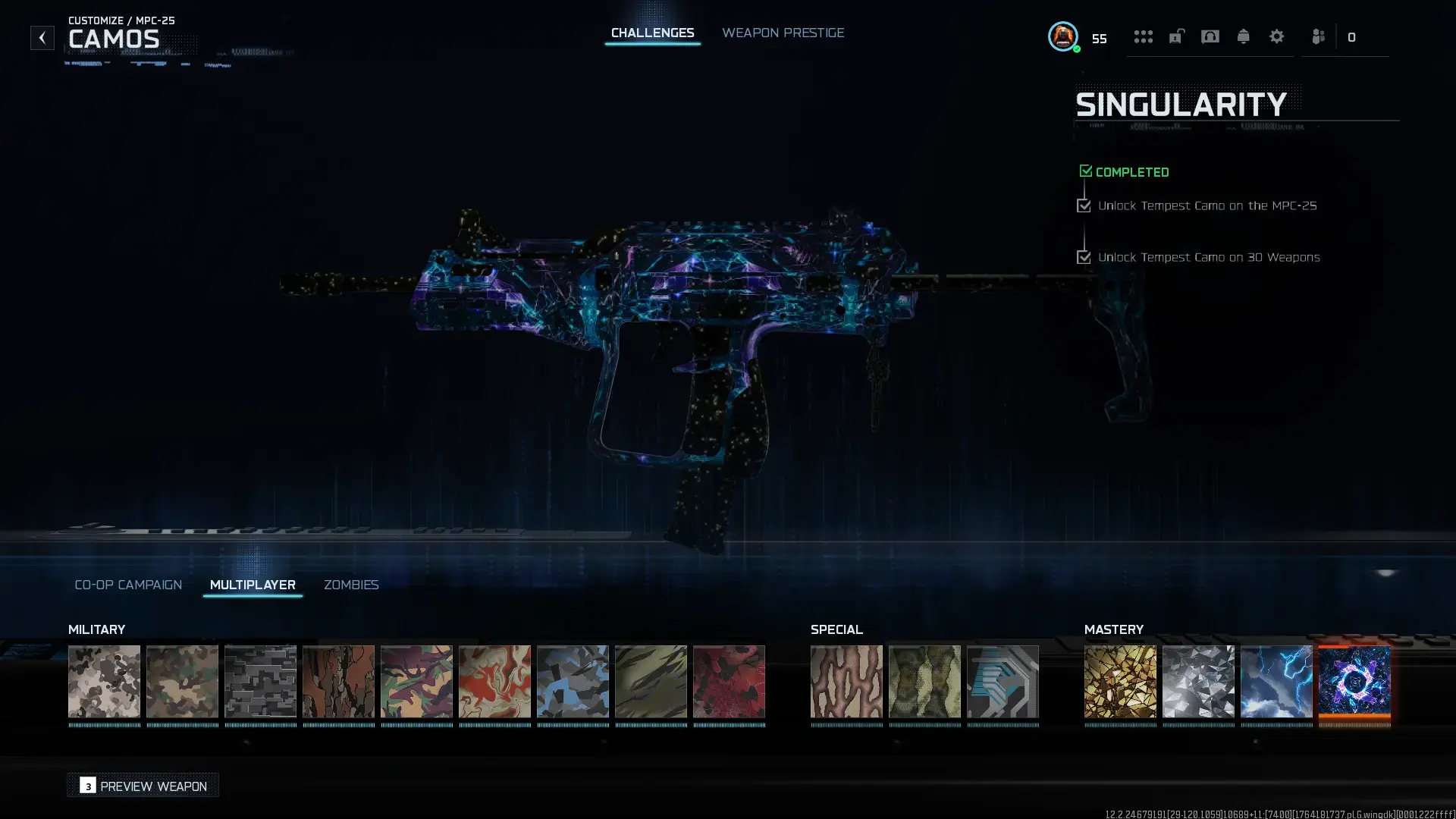
Task: Switch to the WEAPON PRESTIGE tab
Action: pos(783,33)
